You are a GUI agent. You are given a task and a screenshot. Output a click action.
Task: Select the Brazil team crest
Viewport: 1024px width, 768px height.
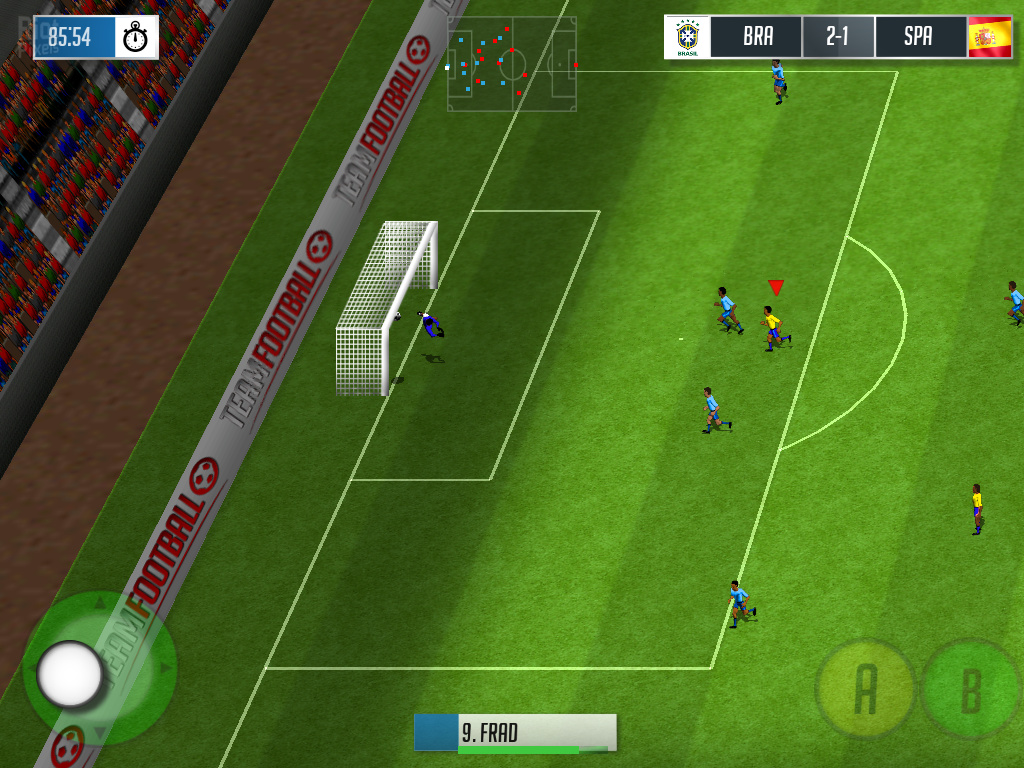tap(687, 37)
